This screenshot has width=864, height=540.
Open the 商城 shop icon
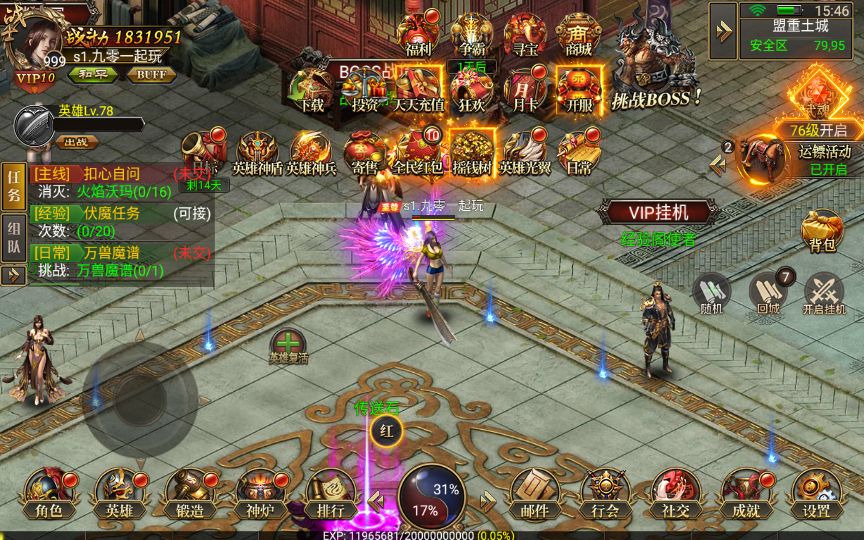click(578, 35)
